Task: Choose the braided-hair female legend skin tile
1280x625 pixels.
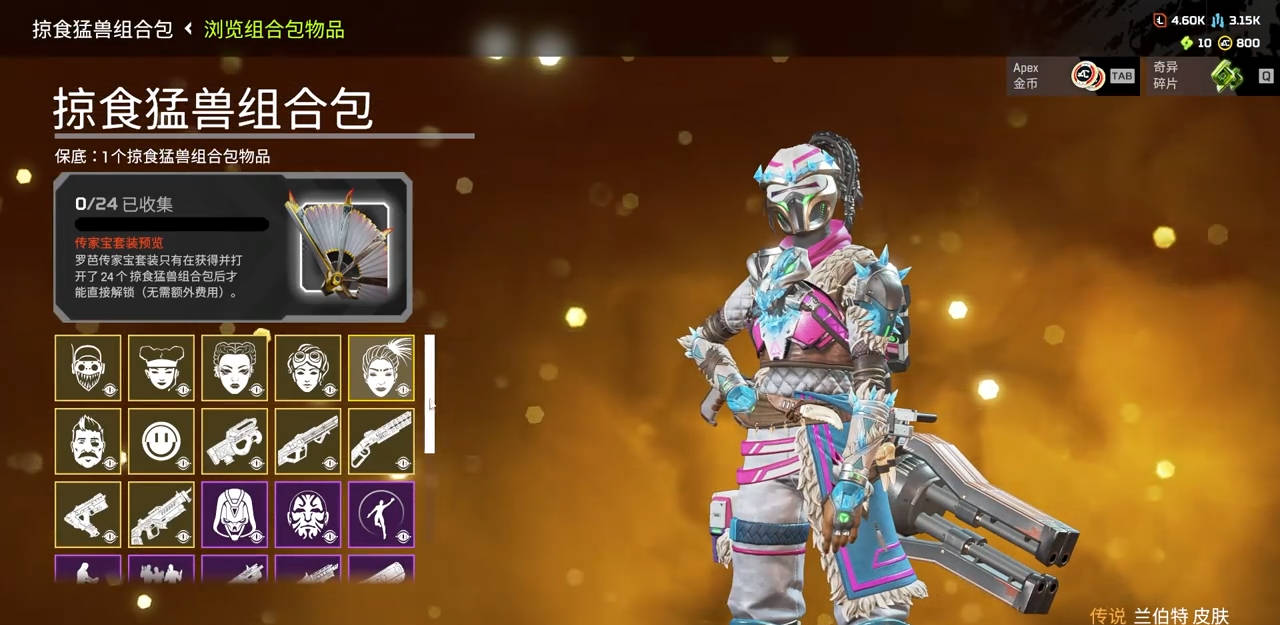Action: (x=234, y=368)
